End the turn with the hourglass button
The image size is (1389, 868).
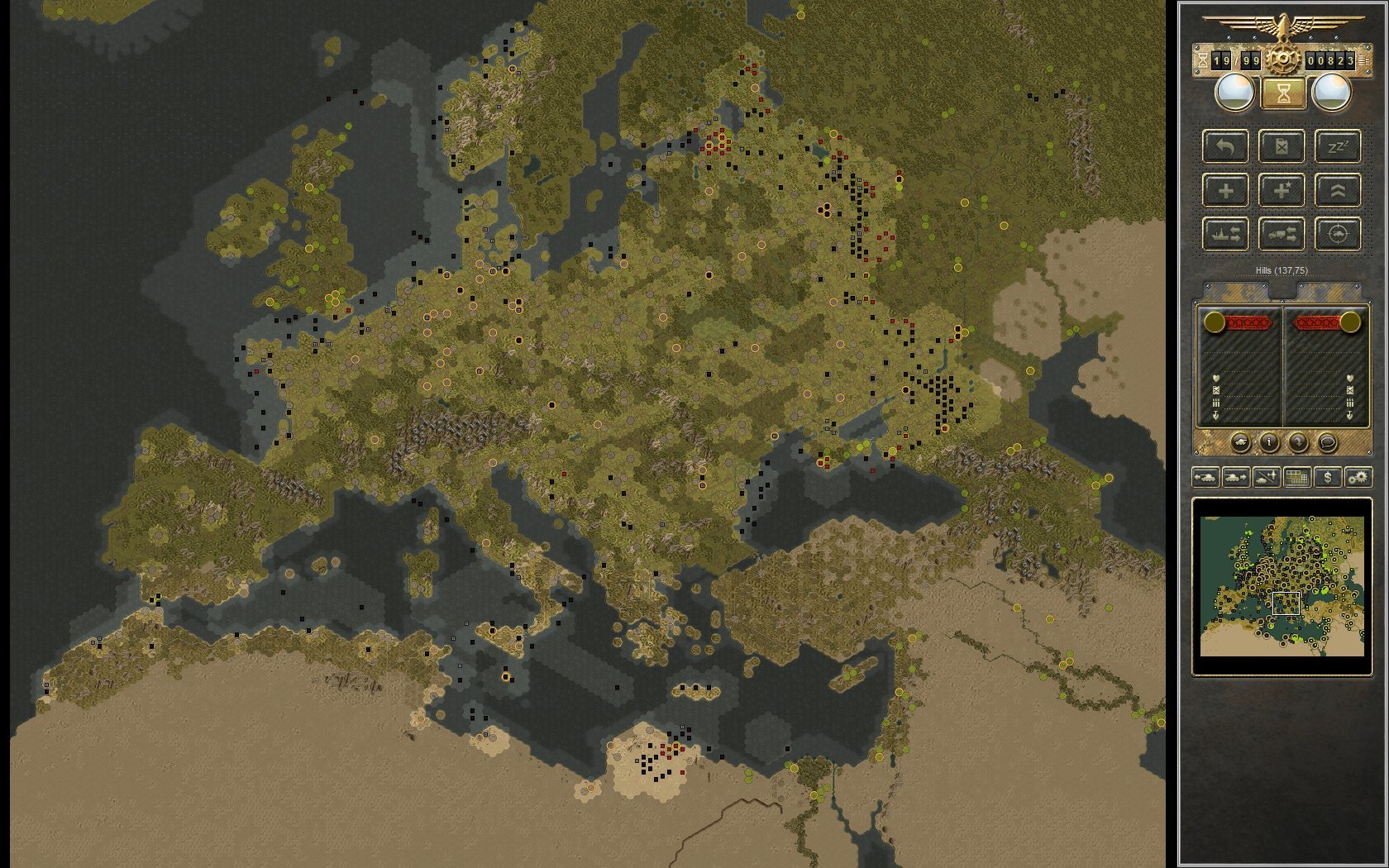coord(1283,93)
